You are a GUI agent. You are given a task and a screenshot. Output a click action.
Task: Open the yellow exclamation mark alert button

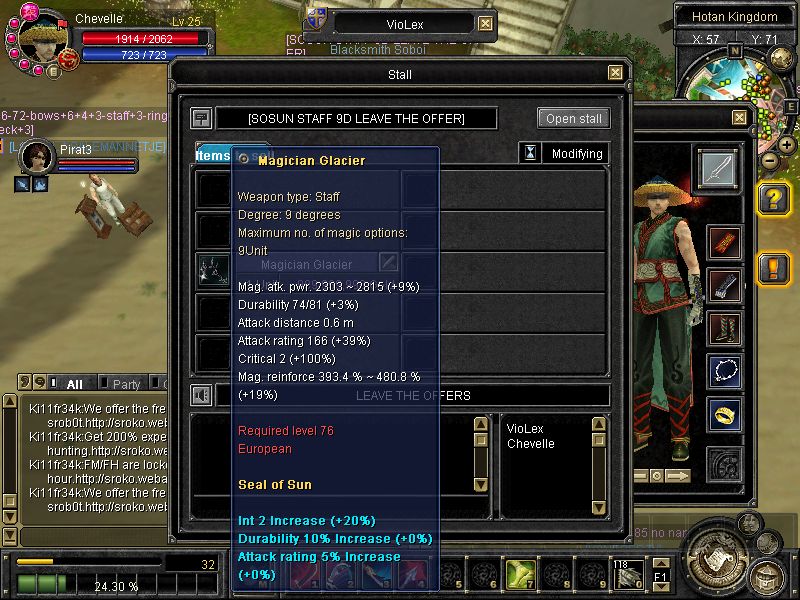[774, 269]
